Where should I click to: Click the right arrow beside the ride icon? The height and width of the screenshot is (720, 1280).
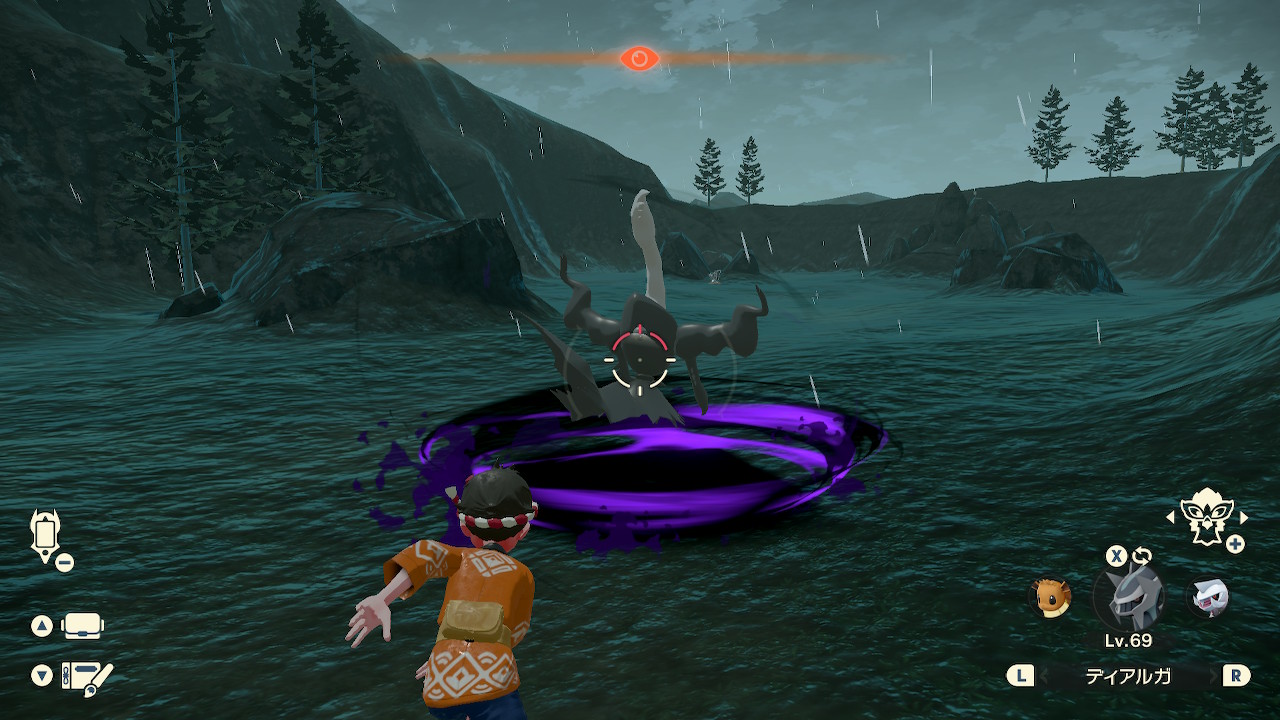(1244, 517)
